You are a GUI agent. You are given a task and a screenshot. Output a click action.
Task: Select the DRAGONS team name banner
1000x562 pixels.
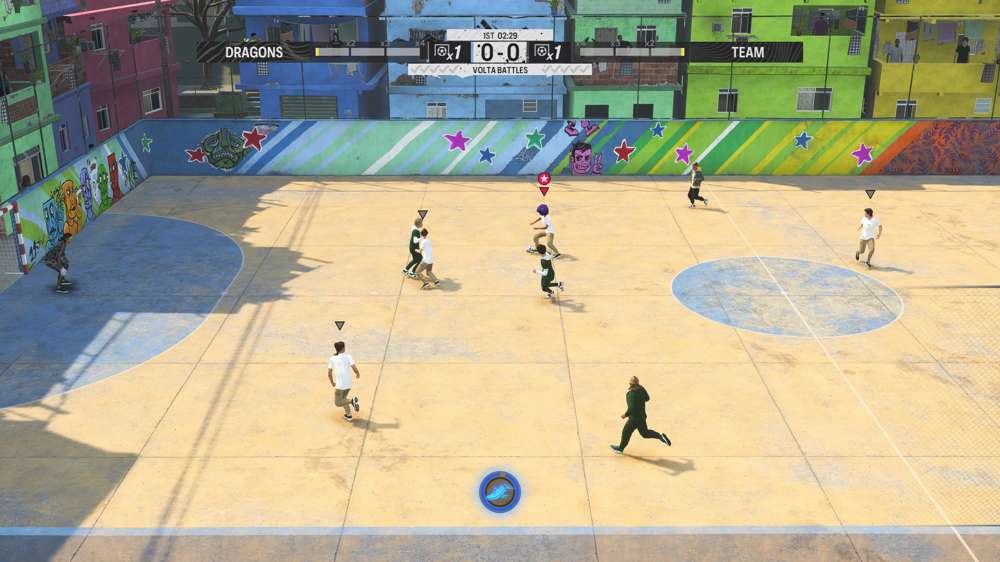[254, 52]
